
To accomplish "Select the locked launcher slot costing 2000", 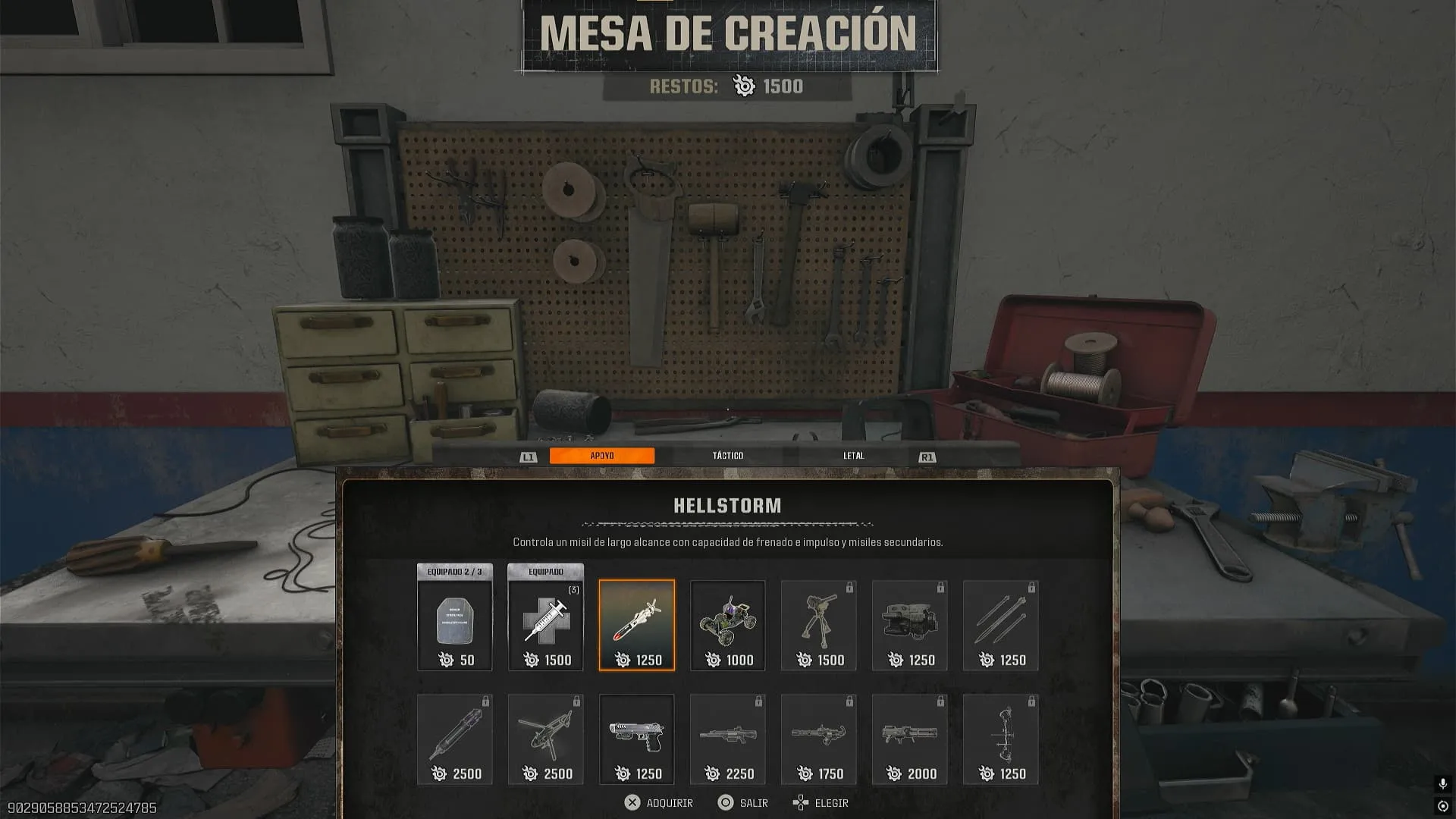I will (910, 739).
